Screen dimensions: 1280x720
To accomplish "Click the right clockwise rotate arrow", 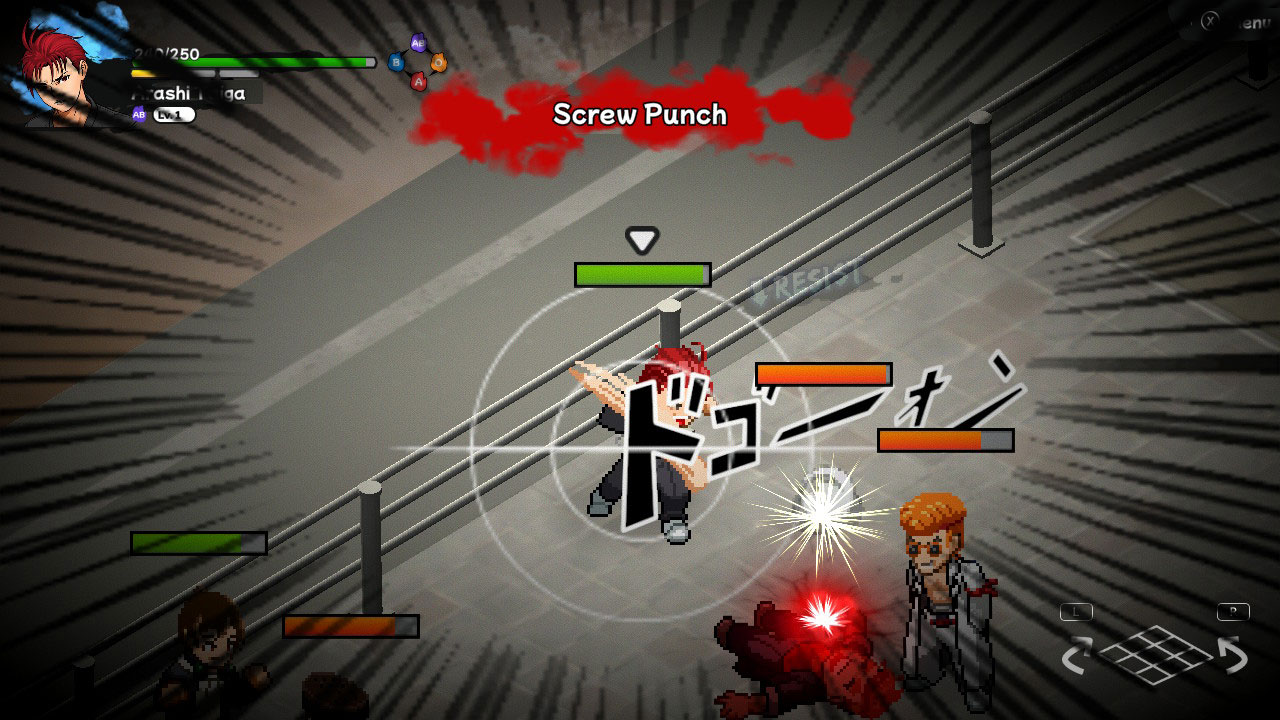I will click(x=1233, y=653).
